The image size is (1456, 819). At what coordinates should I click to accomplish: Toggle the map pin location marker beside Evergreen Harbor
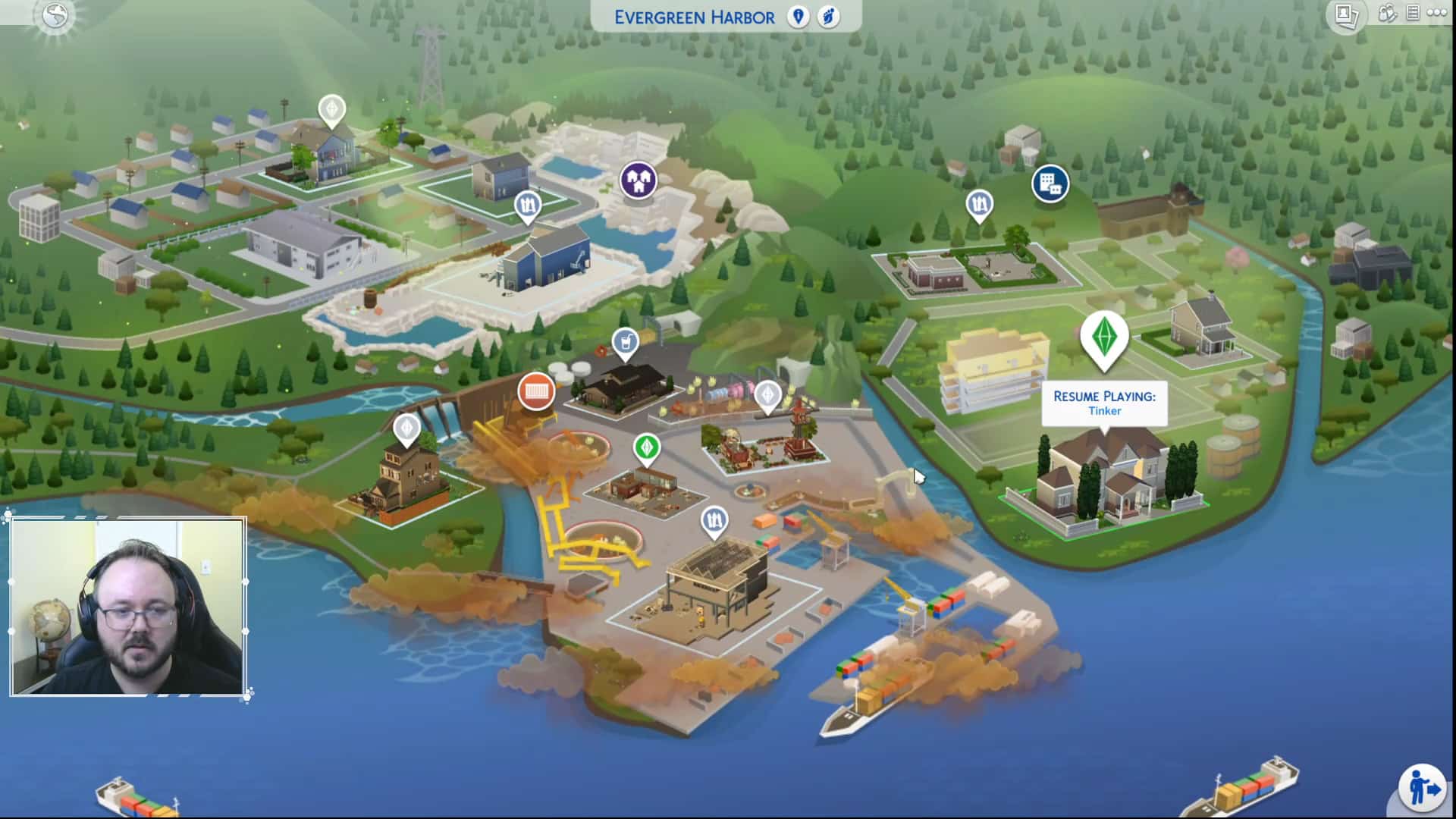pyautogui.click(x=798, y=17)
